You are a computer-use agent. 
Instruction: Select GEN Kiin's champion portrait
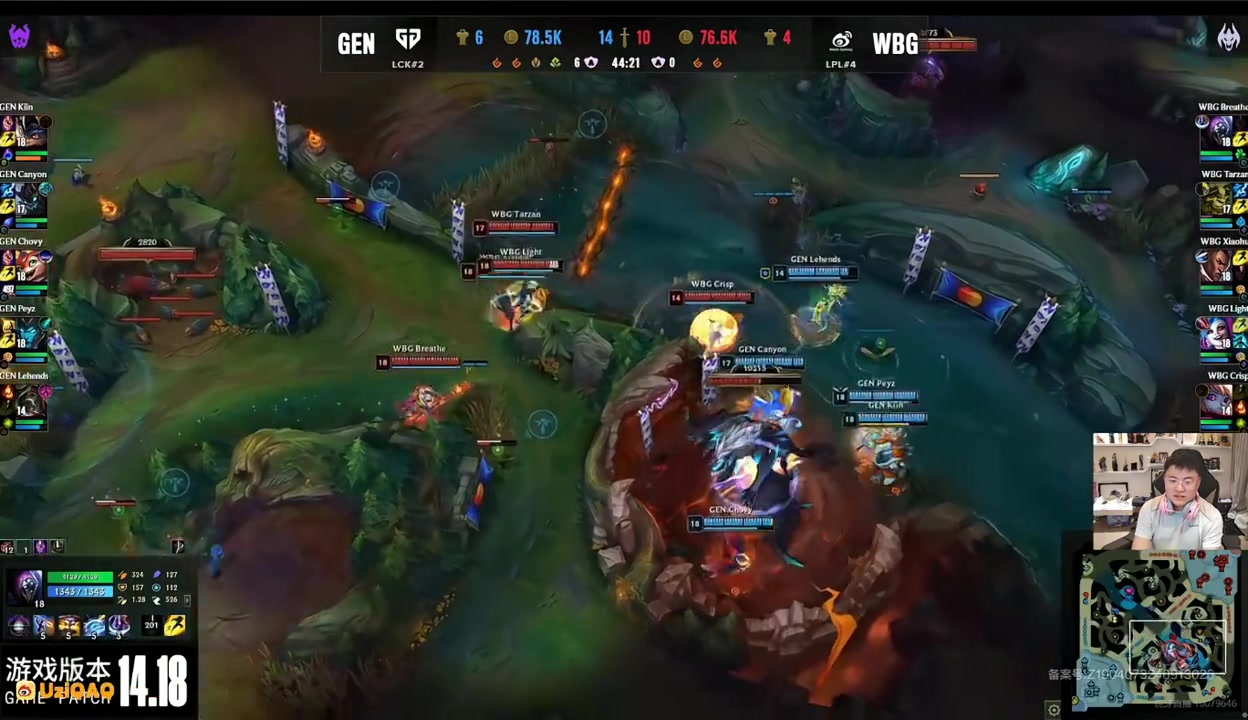(x=32, y=131)
